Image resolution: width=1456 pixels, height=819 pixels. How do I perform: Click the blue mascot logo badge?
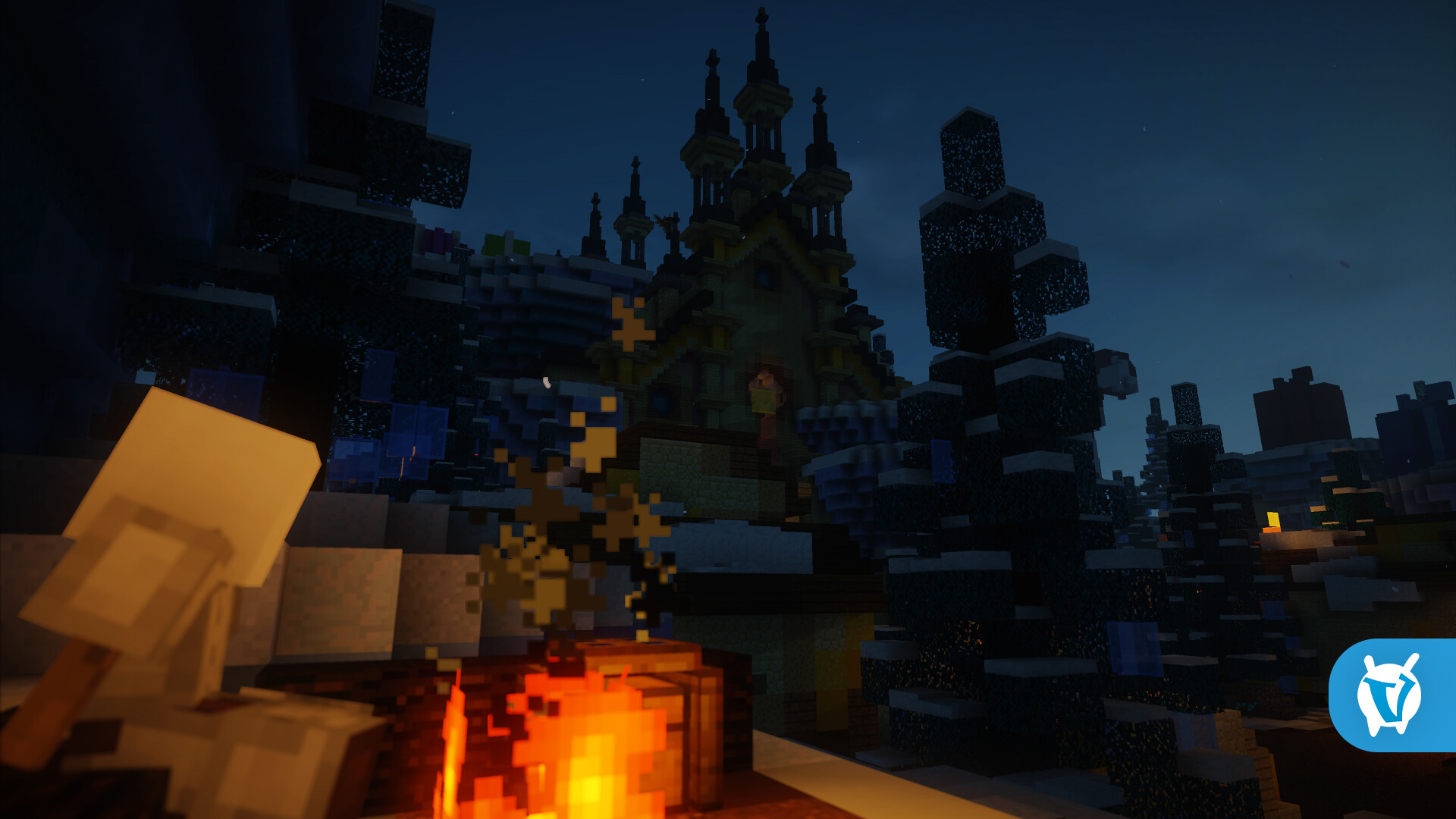(1392, 695)
